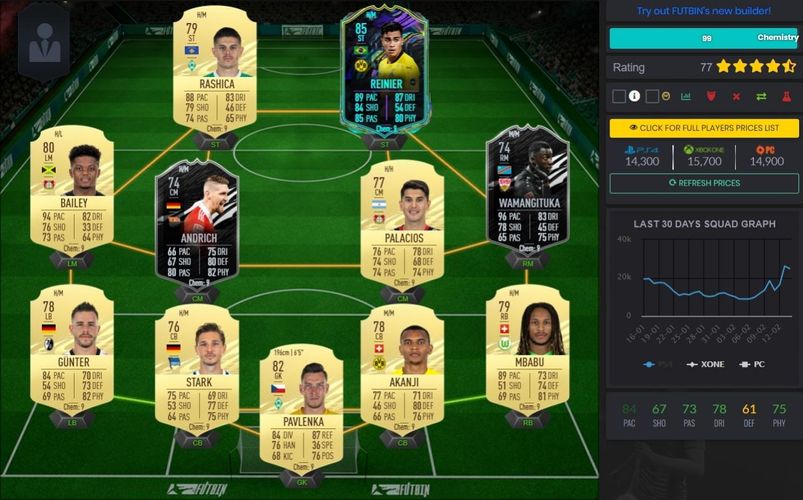Click the green swap arrows icon
The height and width of the screenshot is (500, 803).
(x=761, y=96)
